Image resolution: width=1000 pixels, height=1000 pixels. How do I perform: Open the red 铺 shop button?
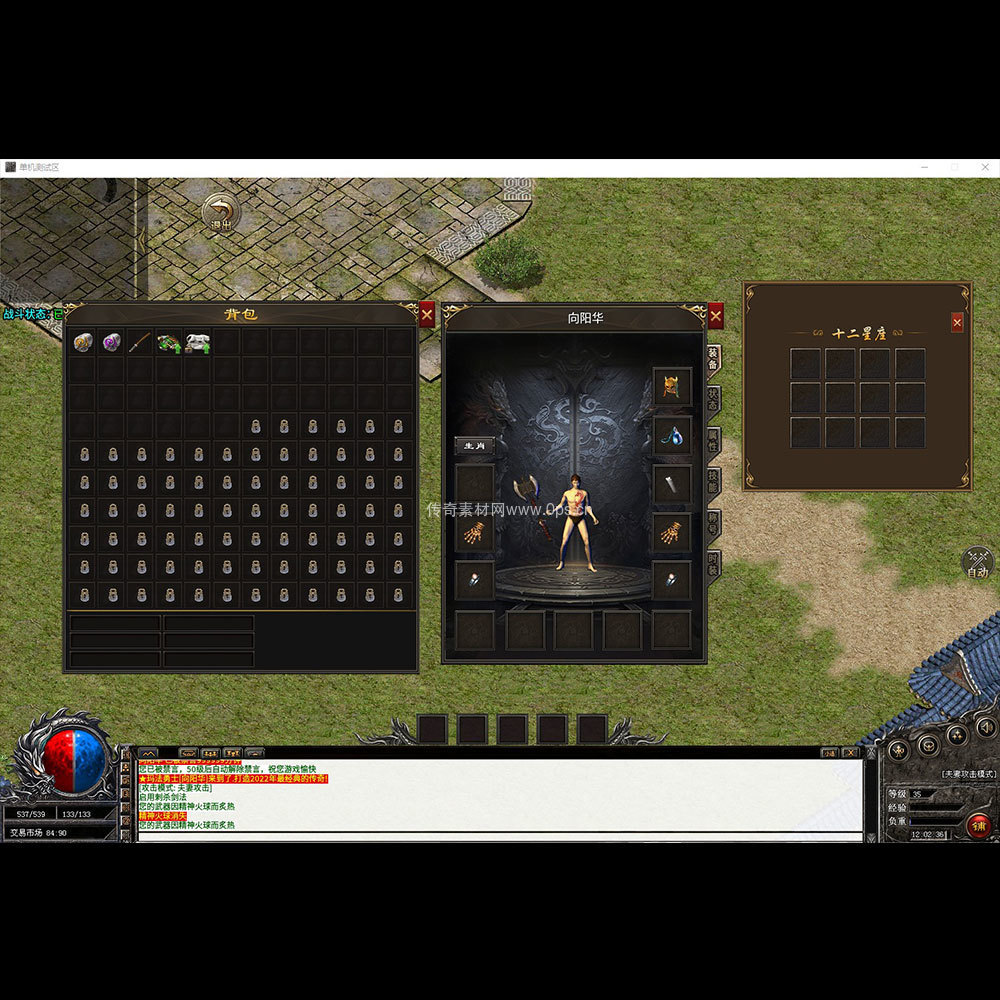coord(978,825)
